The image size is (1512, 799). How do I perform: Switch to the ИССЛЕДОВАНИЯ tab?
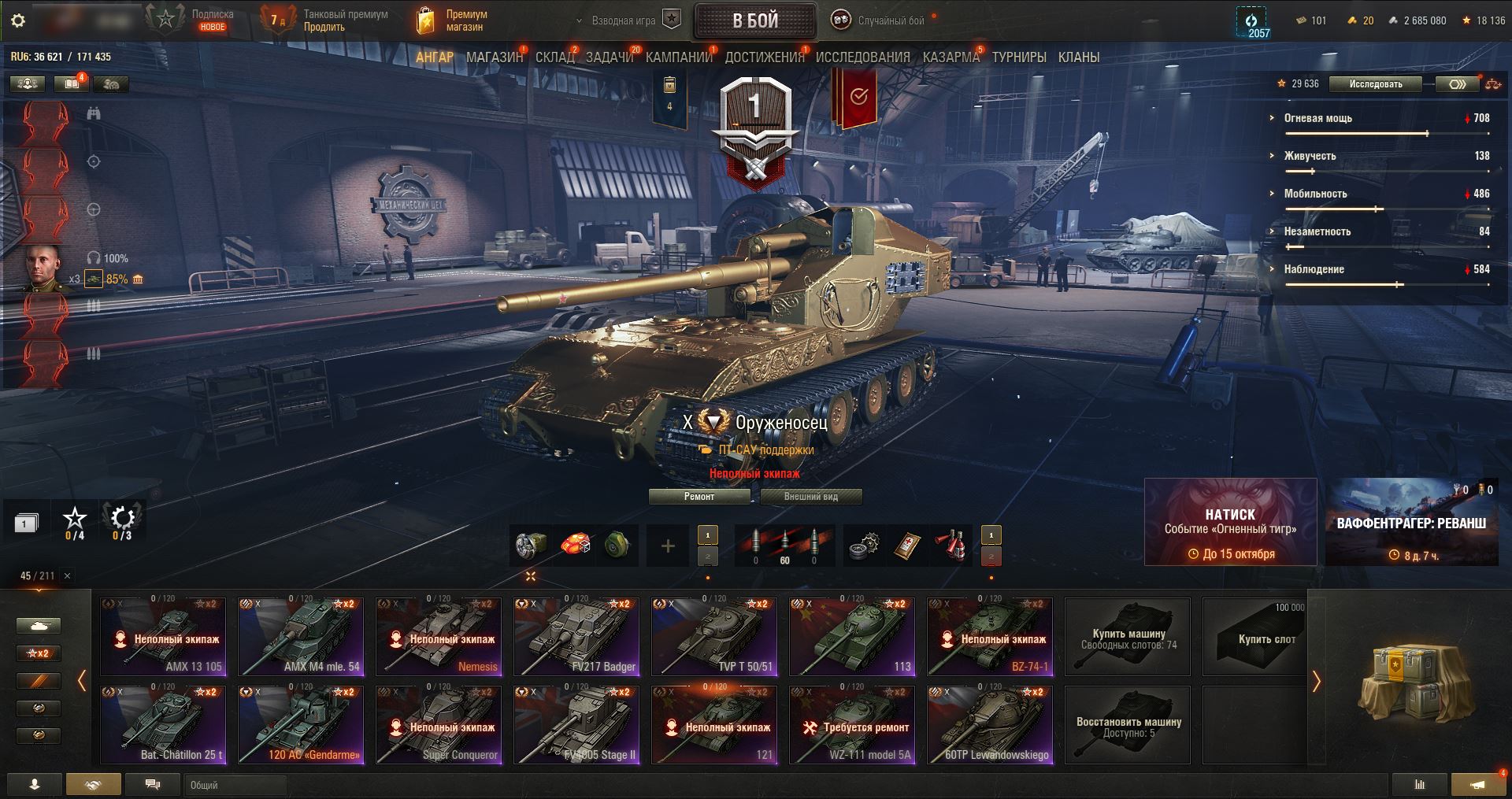tap(862, 57)
